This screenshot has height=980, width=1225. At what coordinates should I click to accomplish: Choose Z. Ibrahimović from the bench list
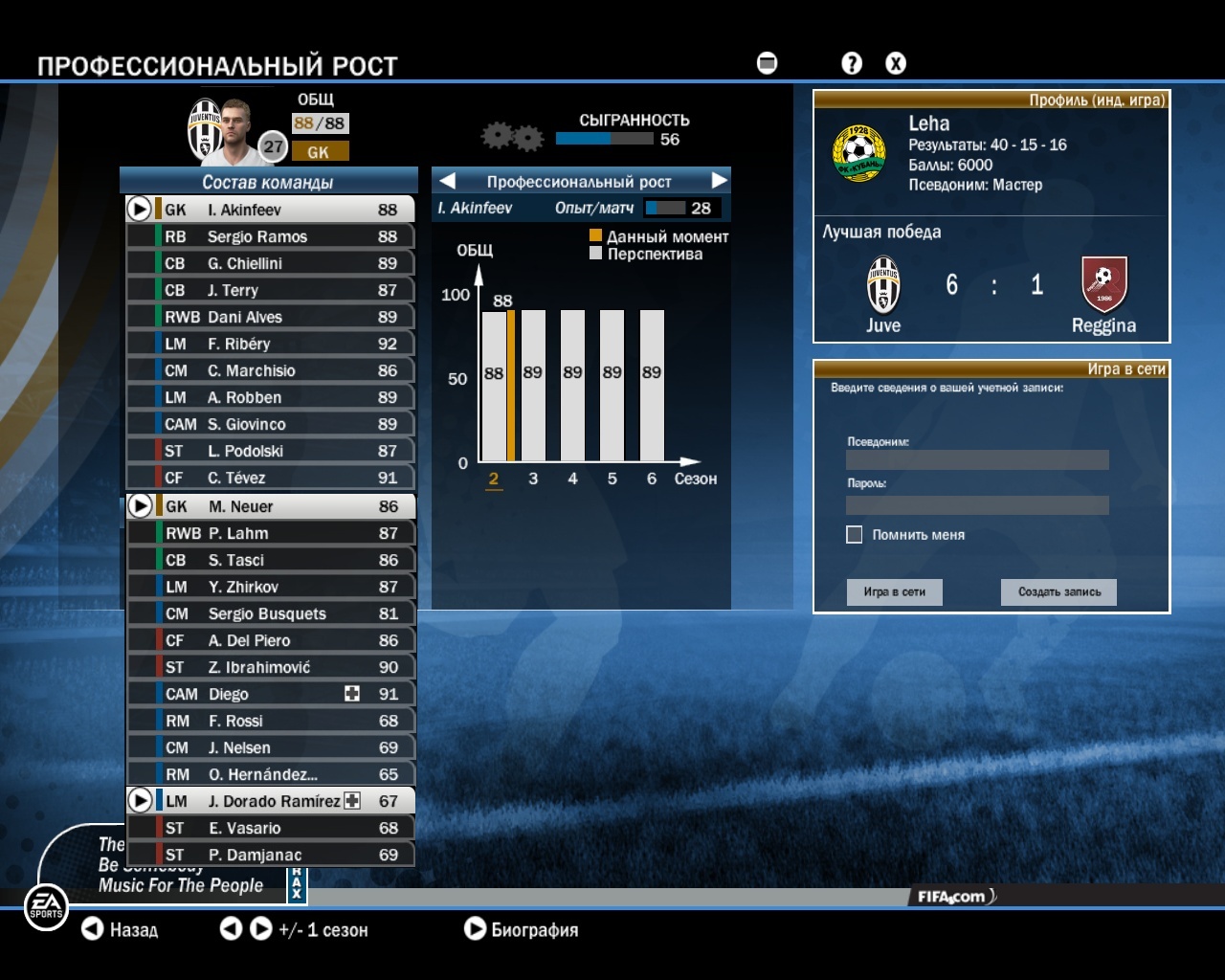[x=271, y=667]
